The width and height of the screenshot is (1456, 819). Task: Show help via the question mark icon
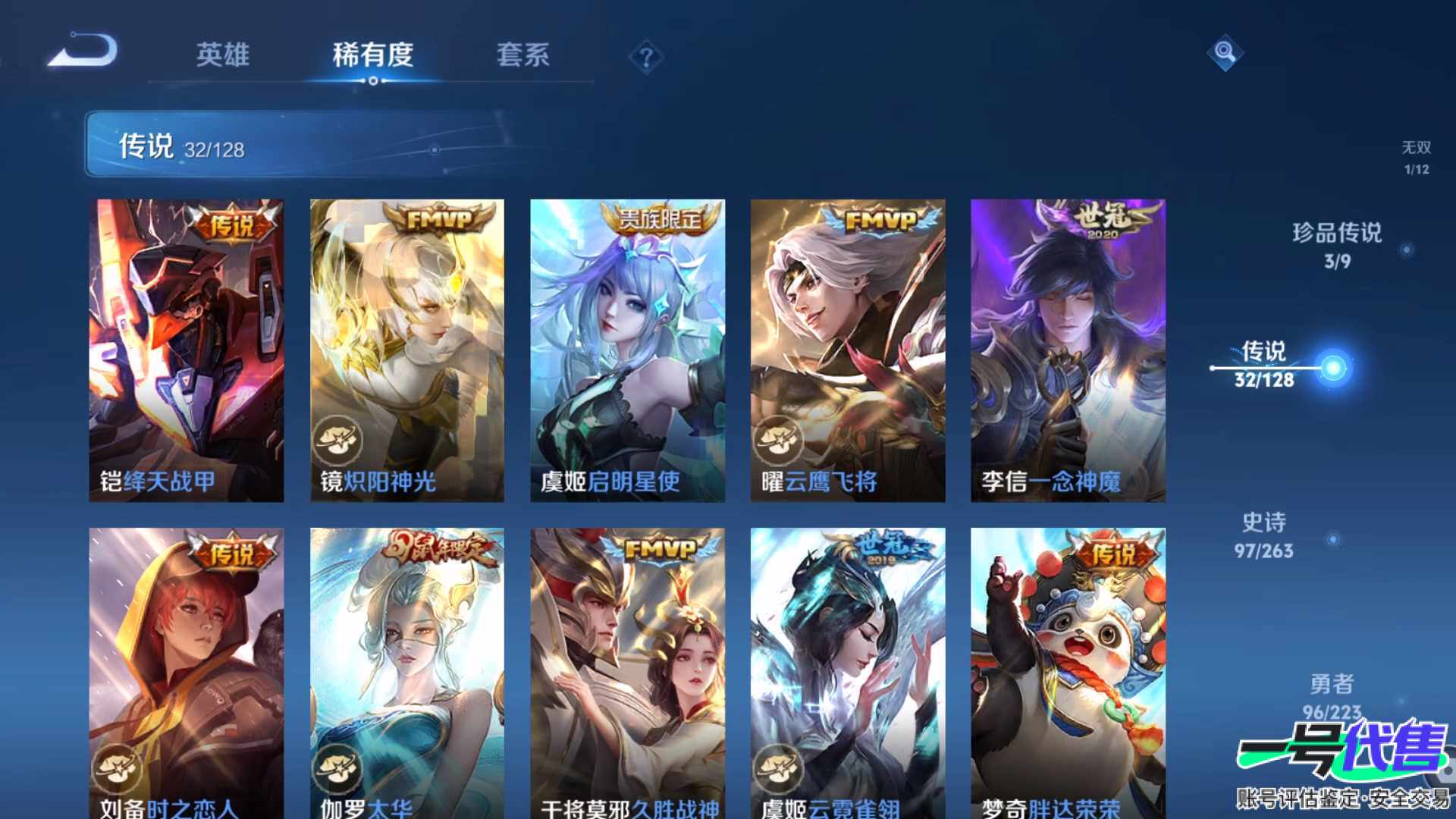click(x=646, y=57)
